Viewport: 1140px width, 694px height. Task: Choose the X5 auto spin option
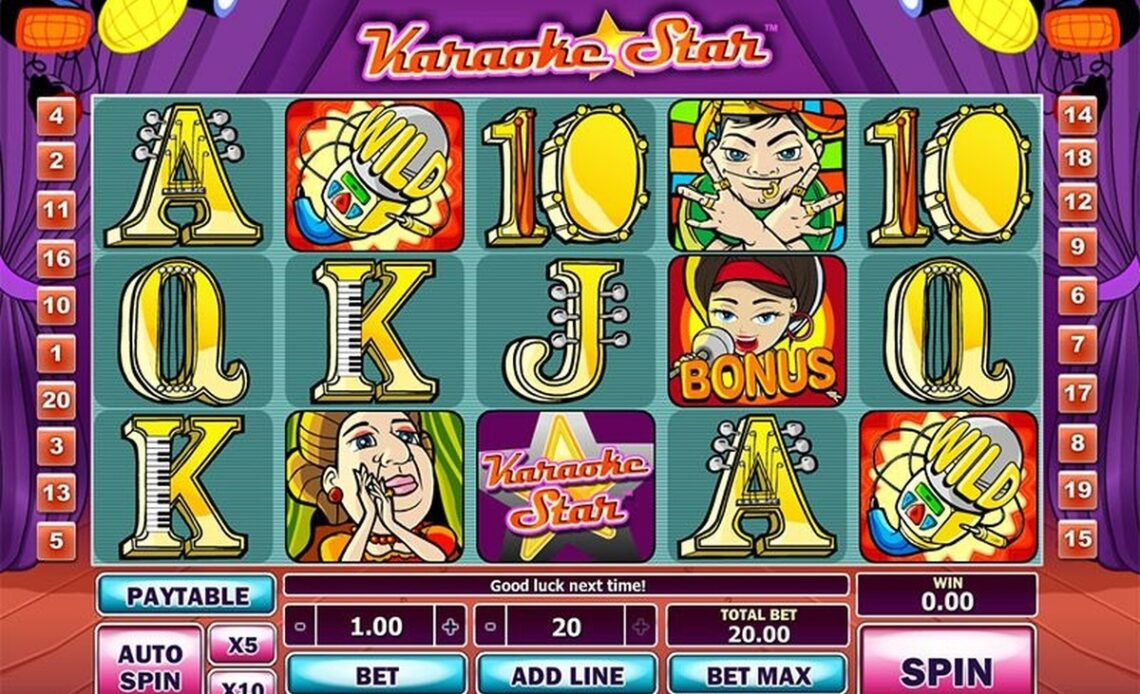tap(241, 646)
